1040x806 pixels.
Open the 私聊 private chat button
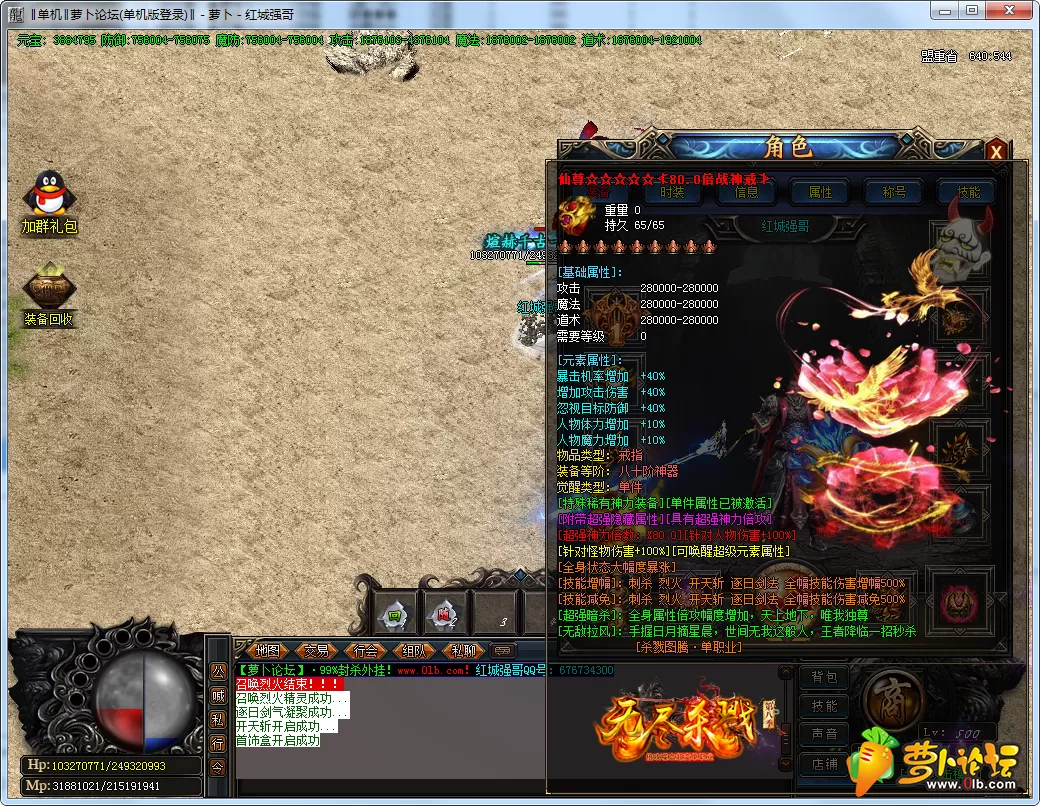click(463, 650)
